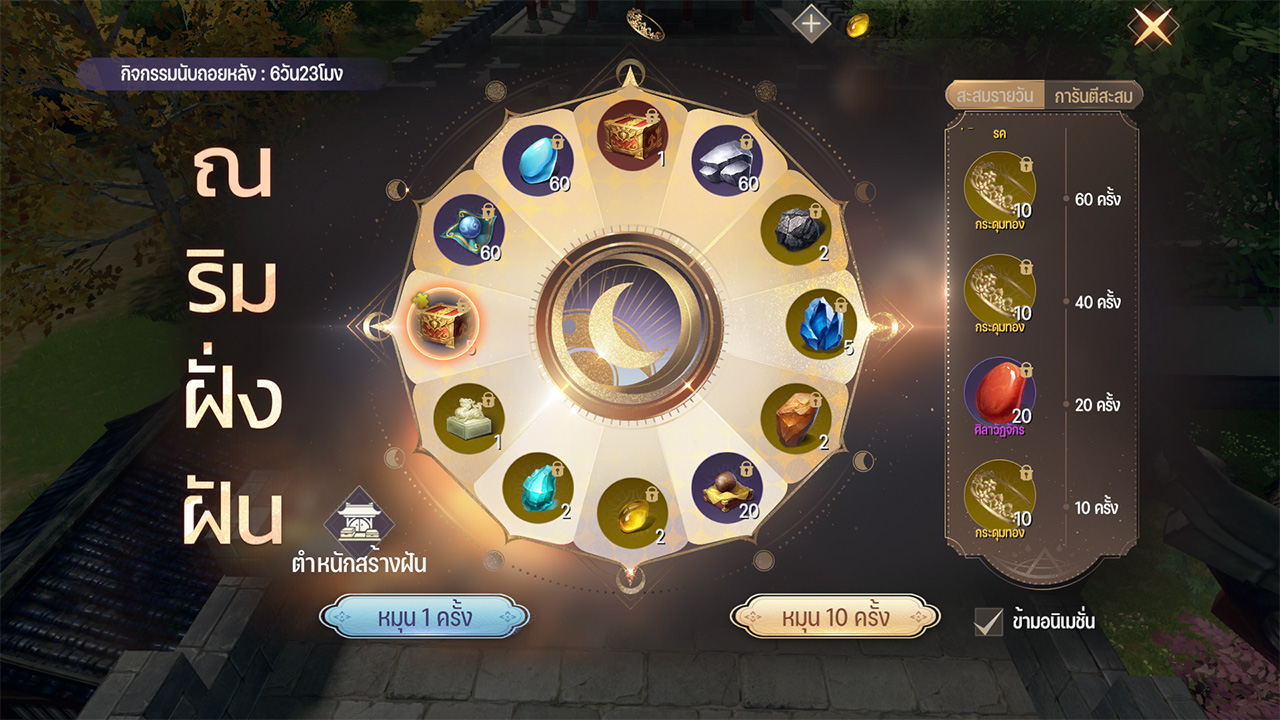The width and height of the screenshot is (1280, 720).
Task: View the blue orb on carpet prize
Action: (x=468, y=230)
